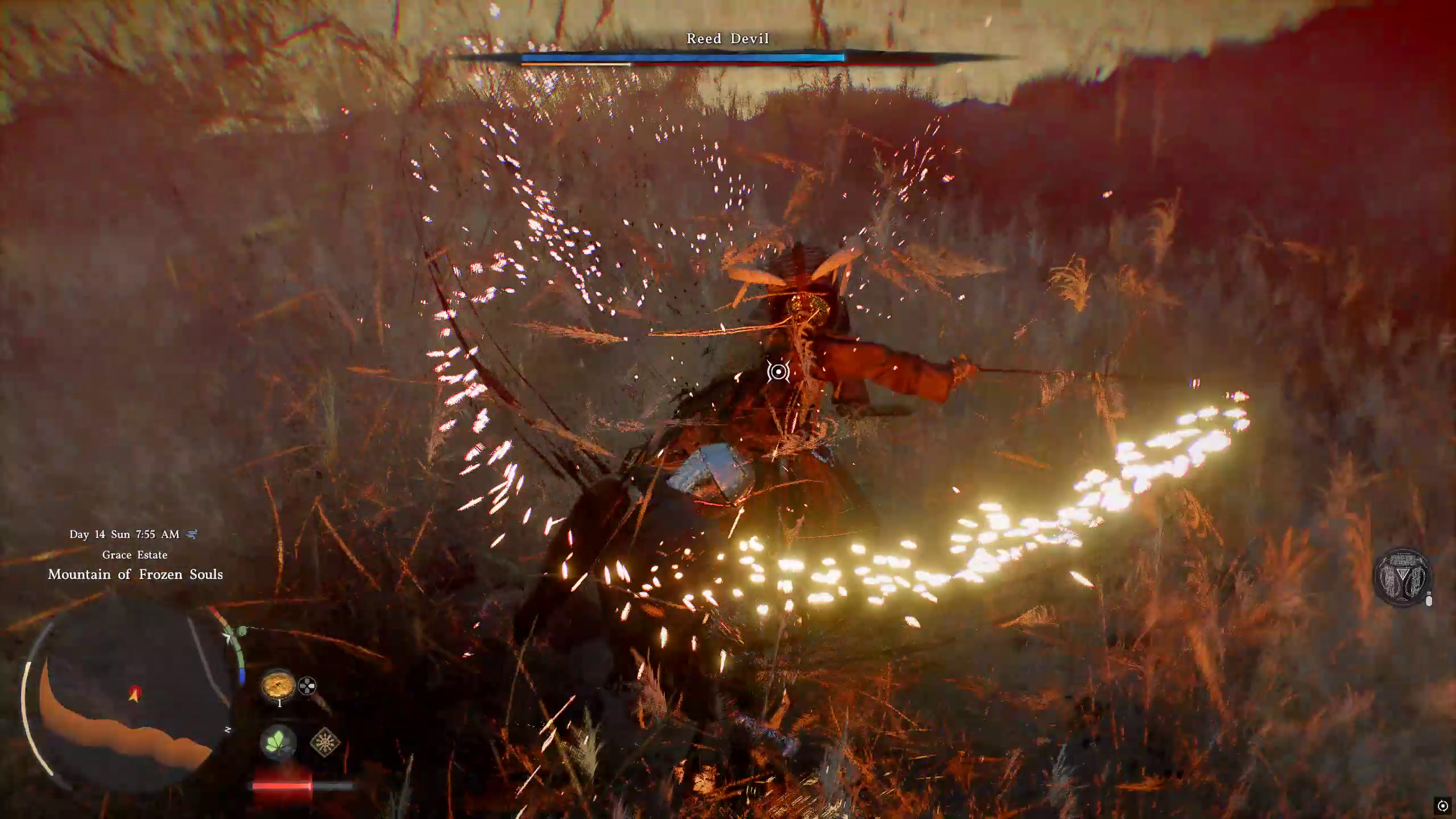The width and height of the screenshot is (1456, 819).
Task: Use the food bowl quick item
Action: (x=278, y=685)
